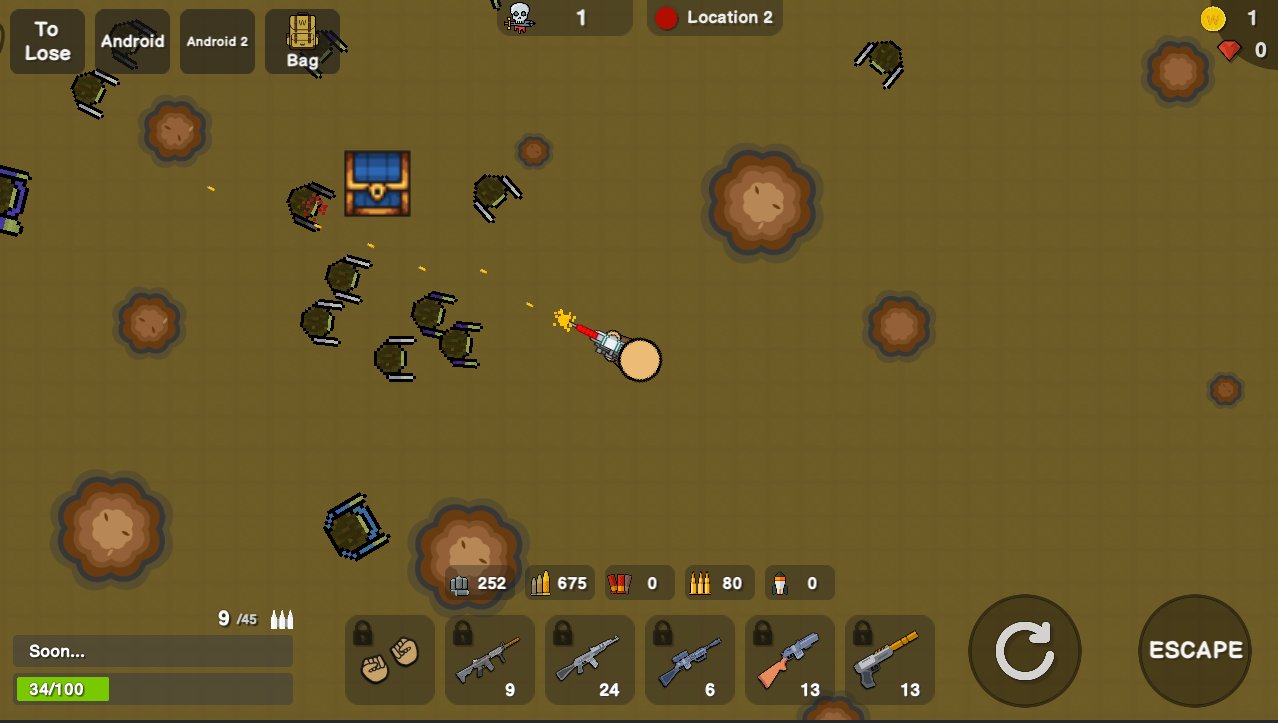Choose the scoped sniper rifle slot
Screen dimensions: 1278x723
pos(690,660)
